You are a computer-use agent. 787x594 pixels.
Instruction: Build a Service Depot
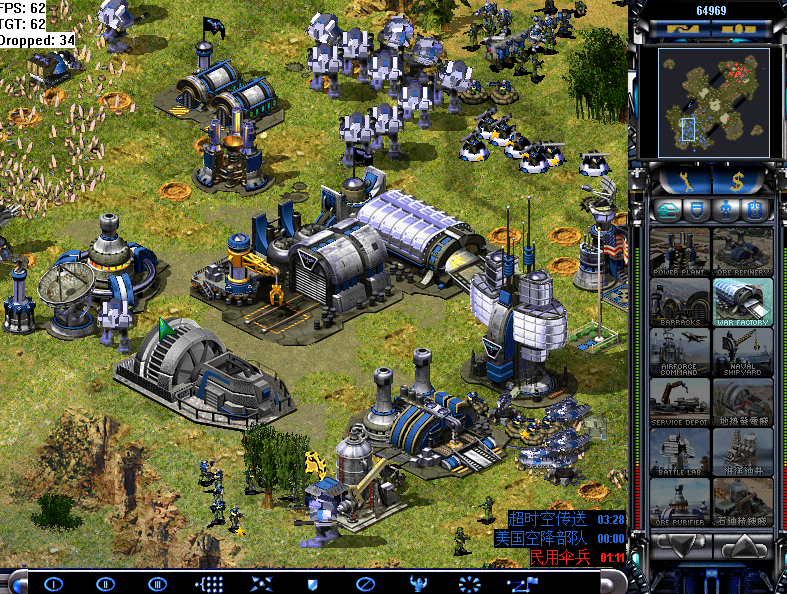point(680,401)
